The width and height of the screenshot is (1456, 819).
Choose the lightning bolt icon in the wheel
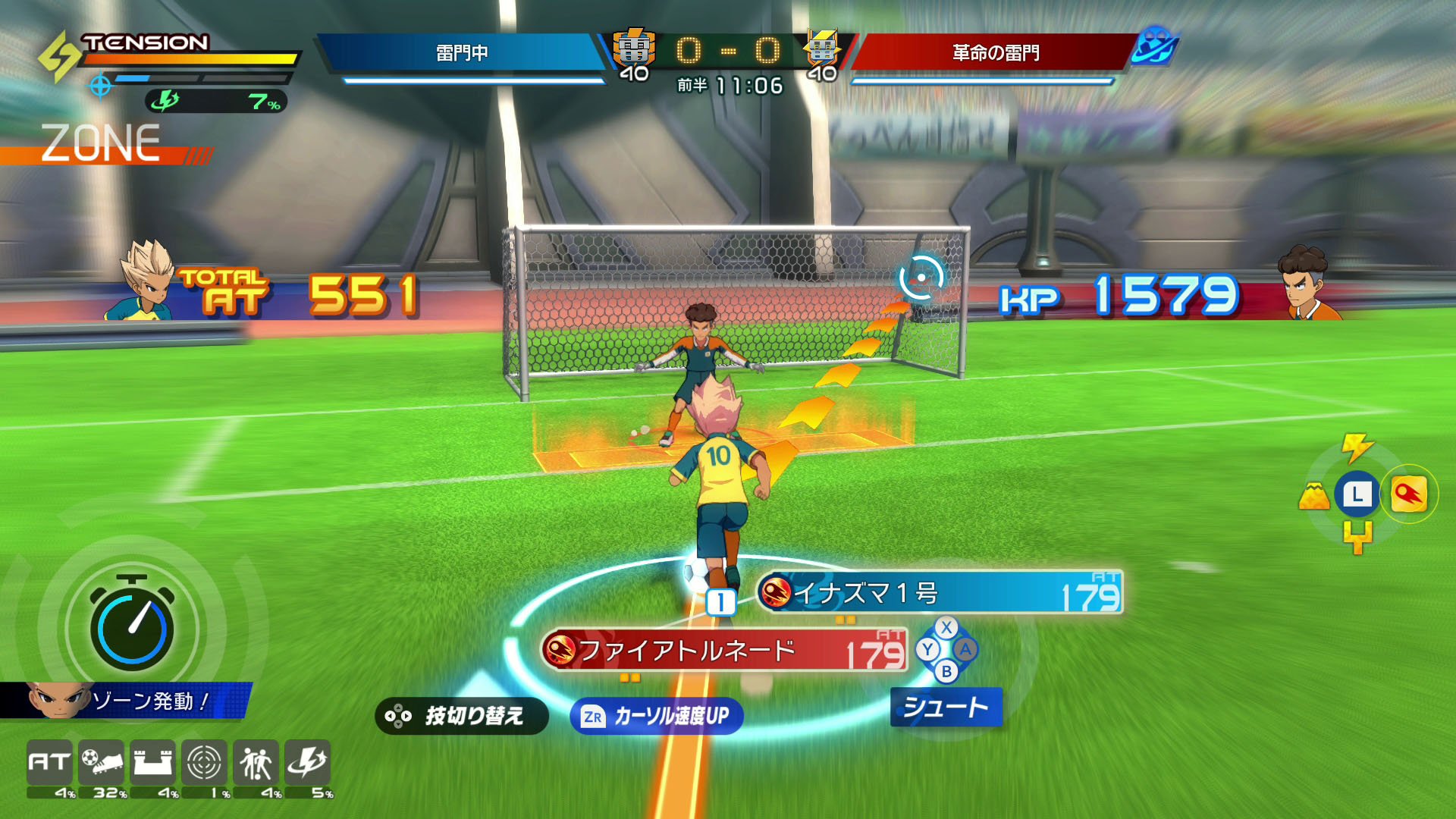[1357, 447]
